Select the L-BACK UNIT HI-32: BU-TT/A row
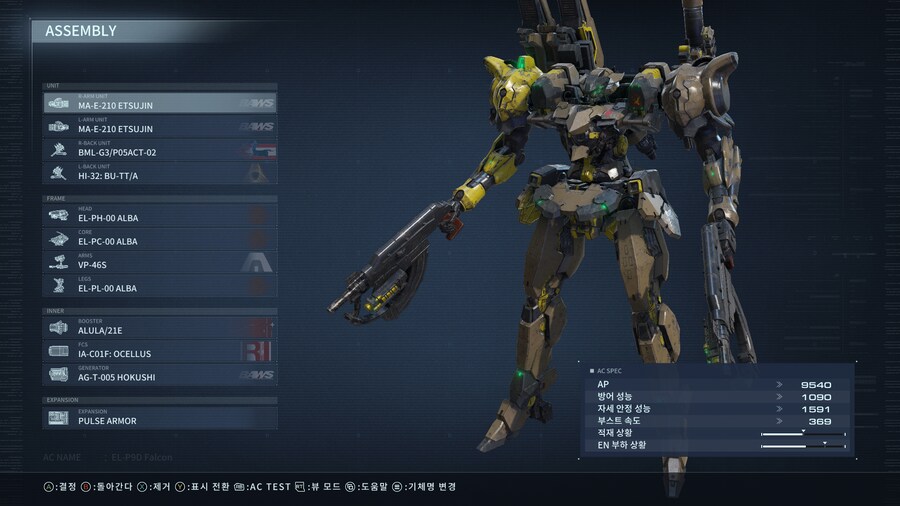This screenshot has width=900, height=506. coord(160,173)
